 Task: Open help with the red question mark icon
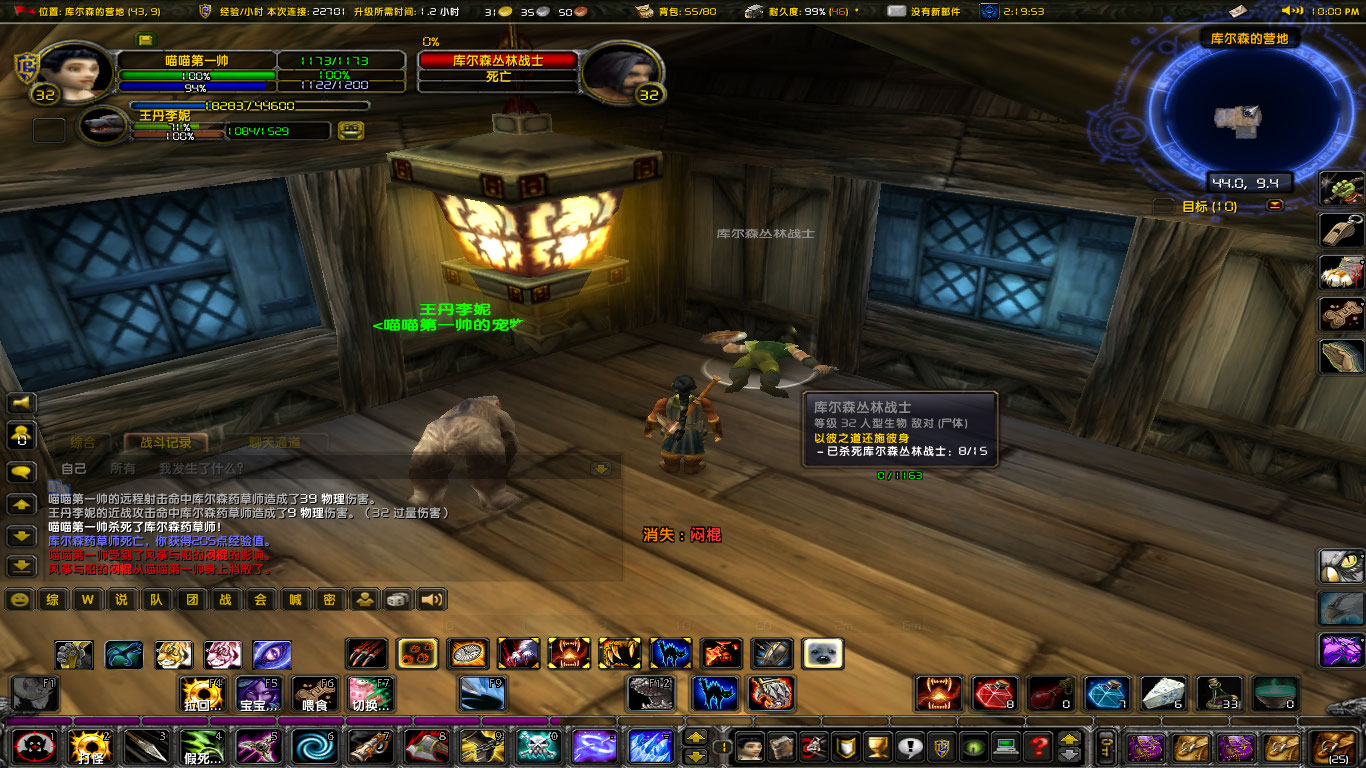(x=1040, y=747)
